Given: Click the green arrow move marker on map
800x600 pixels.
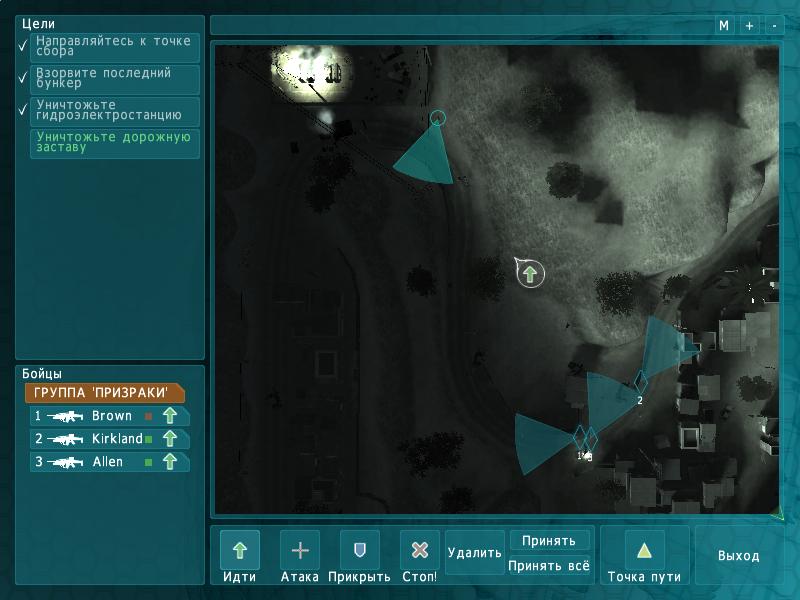Looking at the screenshot, I should (530, 273).
